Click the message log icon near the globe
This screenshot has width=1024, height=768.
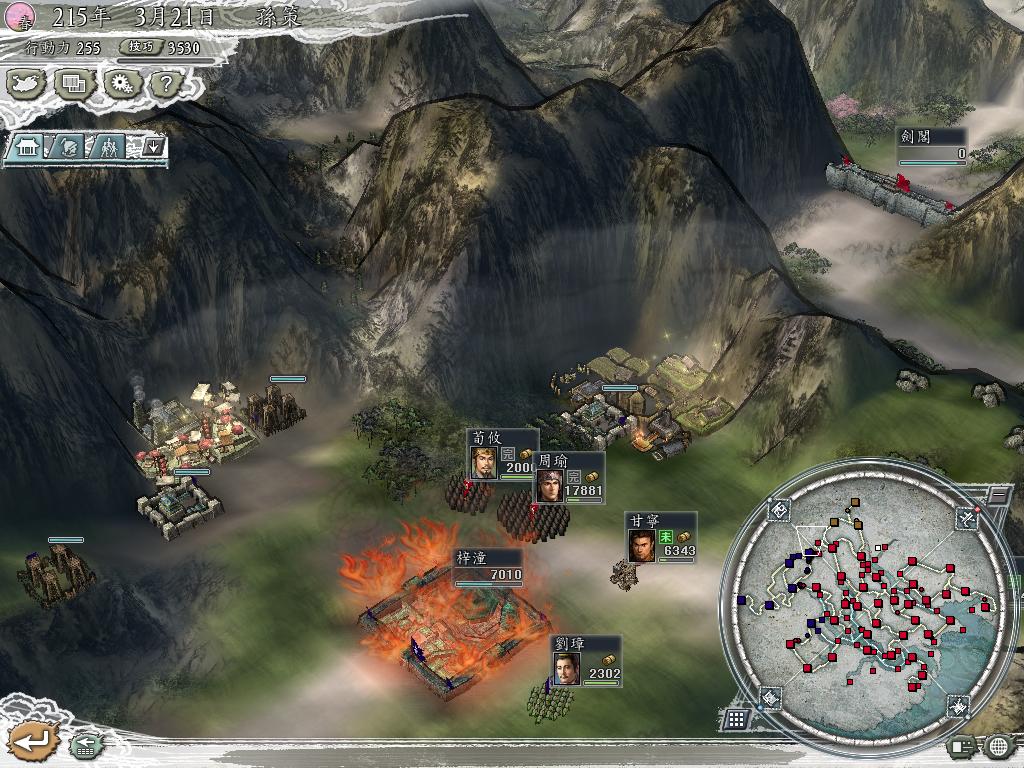(x=961, y=745)
